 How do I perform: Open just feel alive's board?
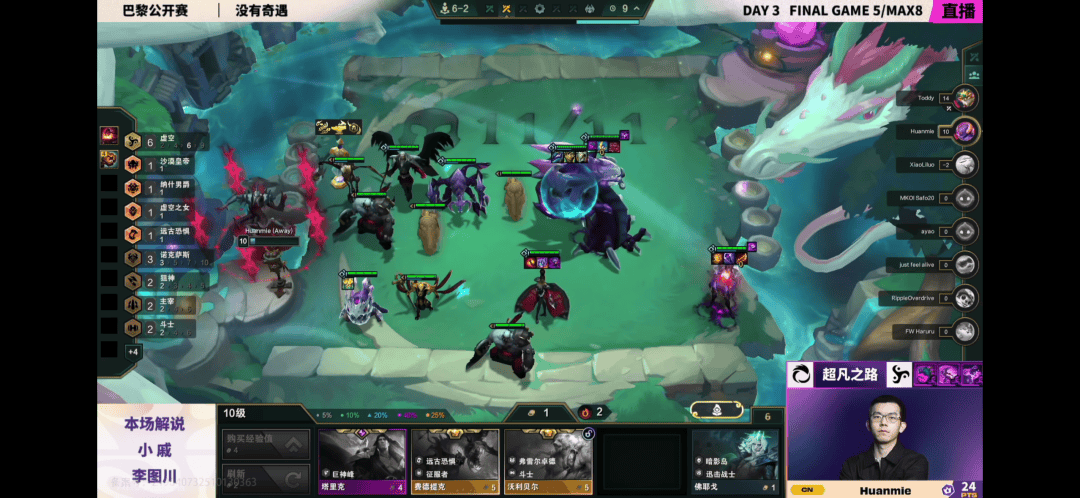tap(965, 264)
